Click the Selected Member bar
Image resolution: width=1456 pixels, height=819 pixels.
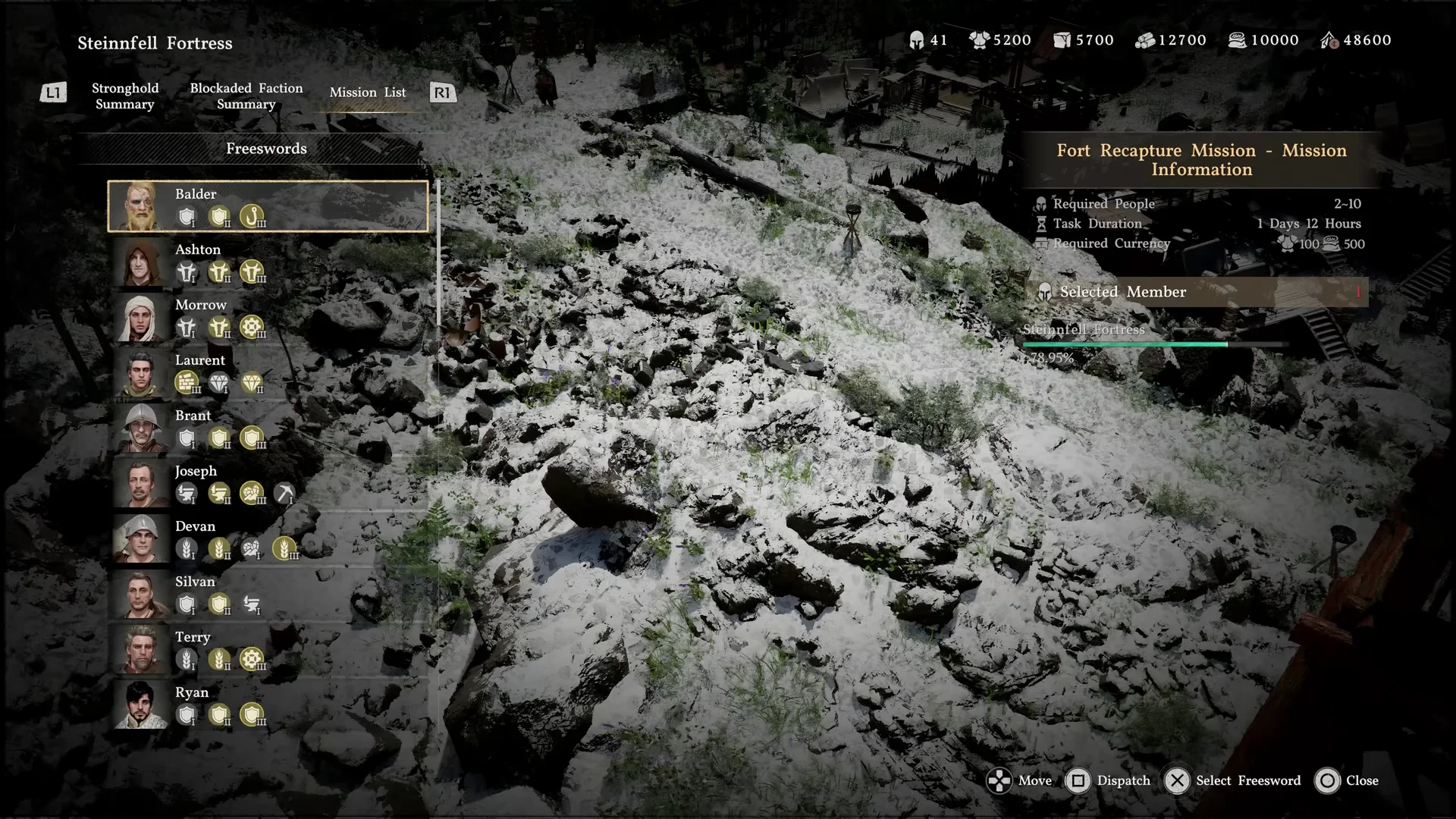pyautogui.click(x=1198, y=292)
